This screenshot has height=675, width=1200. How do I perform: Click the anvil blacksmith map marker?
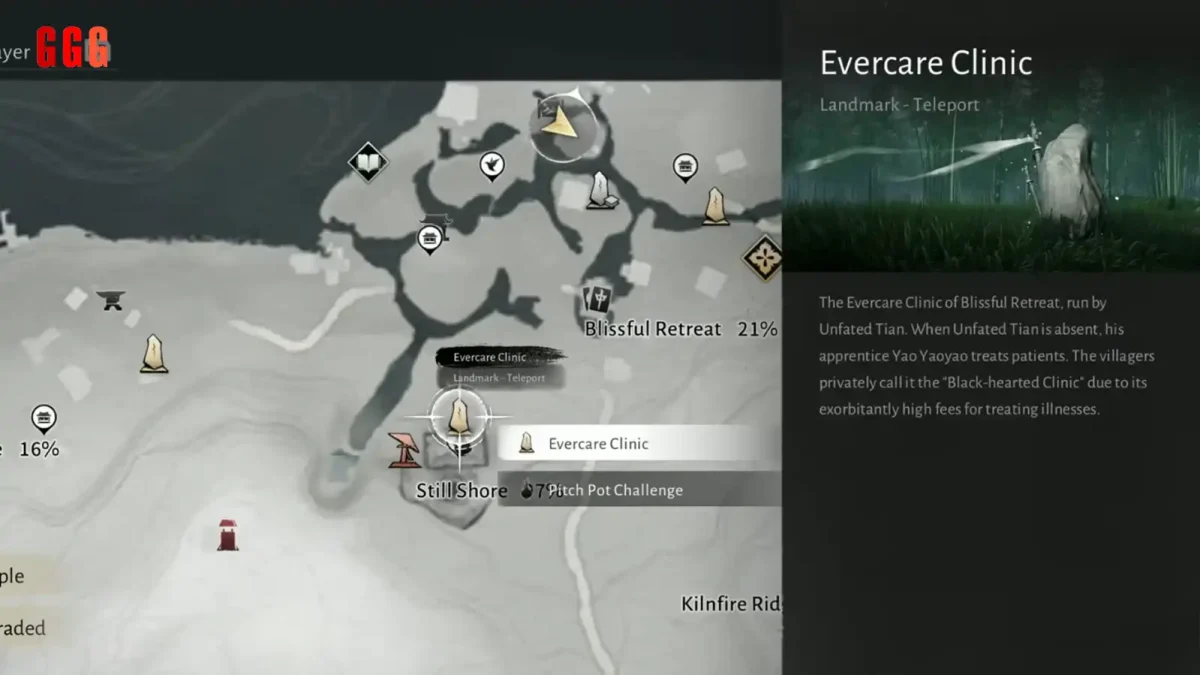[110, 299]
